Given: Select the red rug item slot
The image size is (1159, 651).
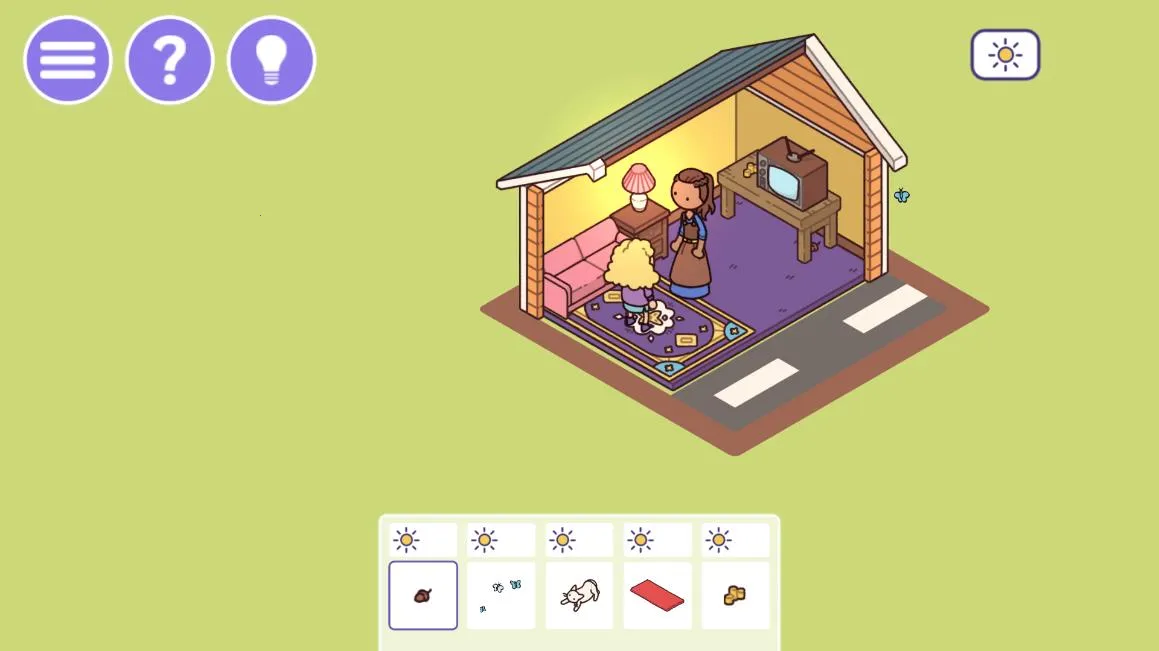Looking at the screenshot, I should tap(657, 596).
